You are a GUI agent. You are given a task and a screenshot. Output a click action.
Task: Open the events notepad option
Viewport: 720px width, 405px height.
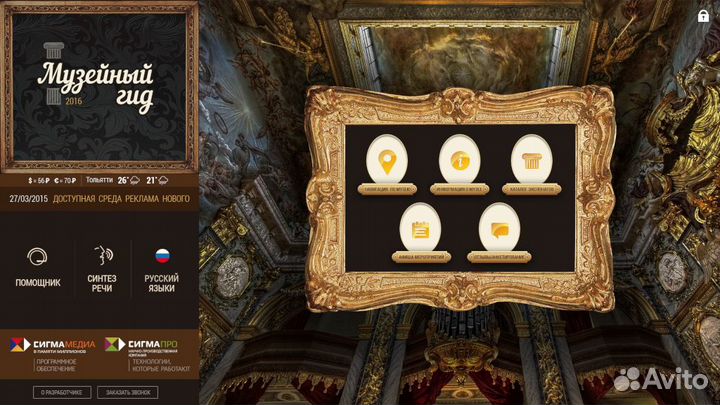click(x=422, y=229)
